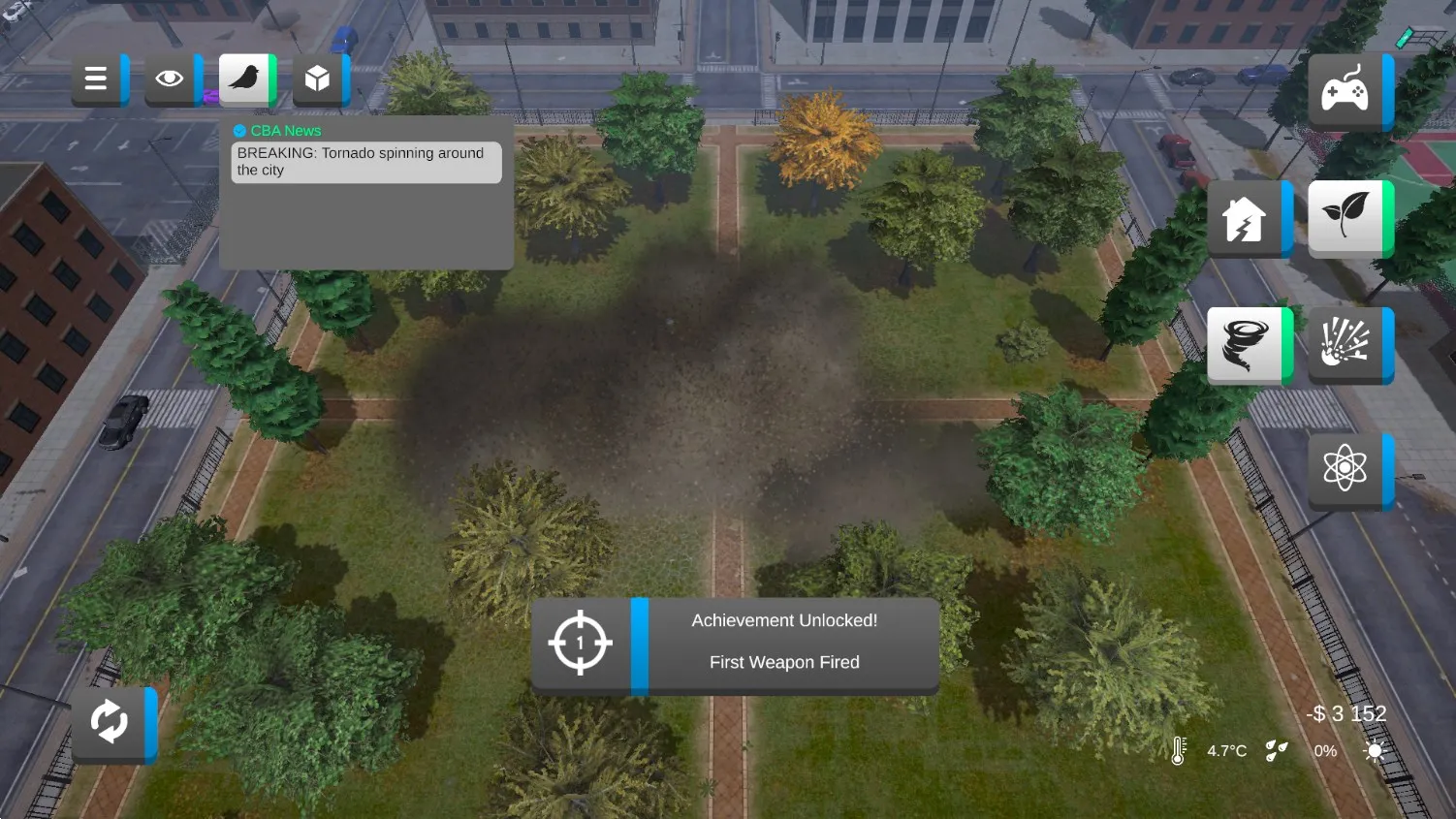1456x819 pixels.
Task: Choose the atom nuclear weapon button
Action: click(x=1345, y=470)
